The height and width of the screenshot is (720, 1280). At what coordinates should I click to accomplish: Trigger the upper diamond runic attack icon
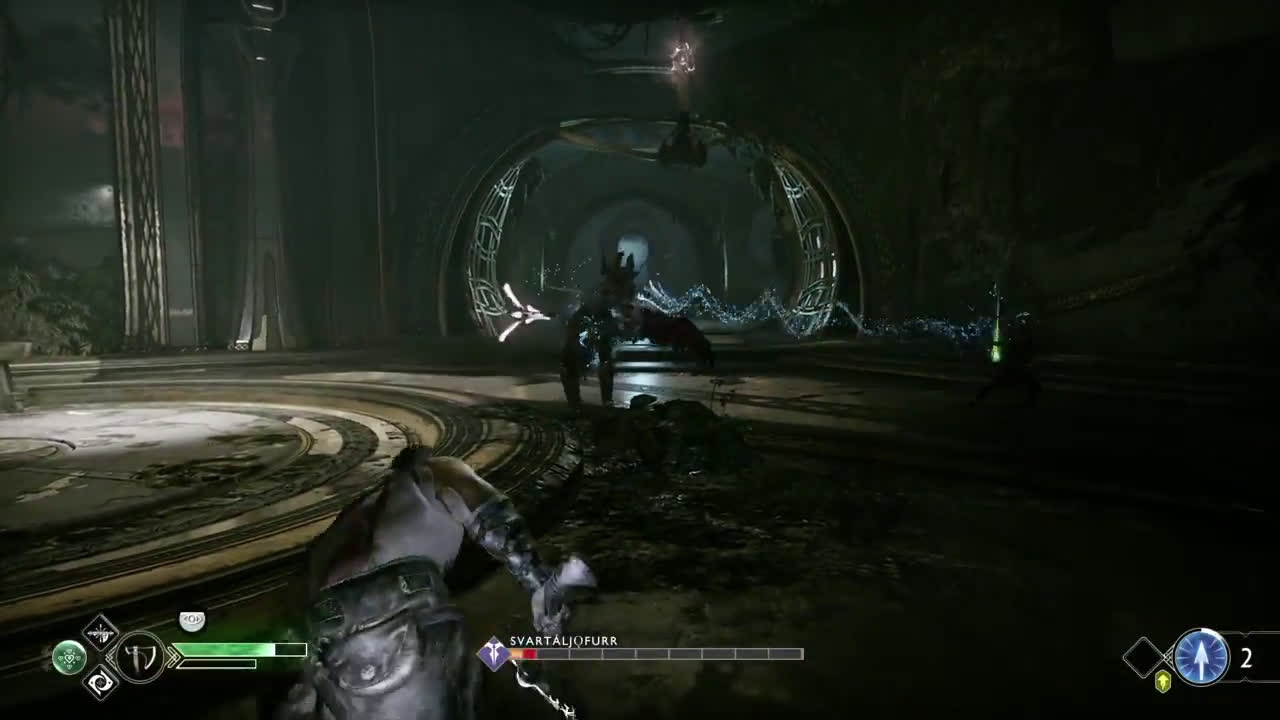[100, 631]
